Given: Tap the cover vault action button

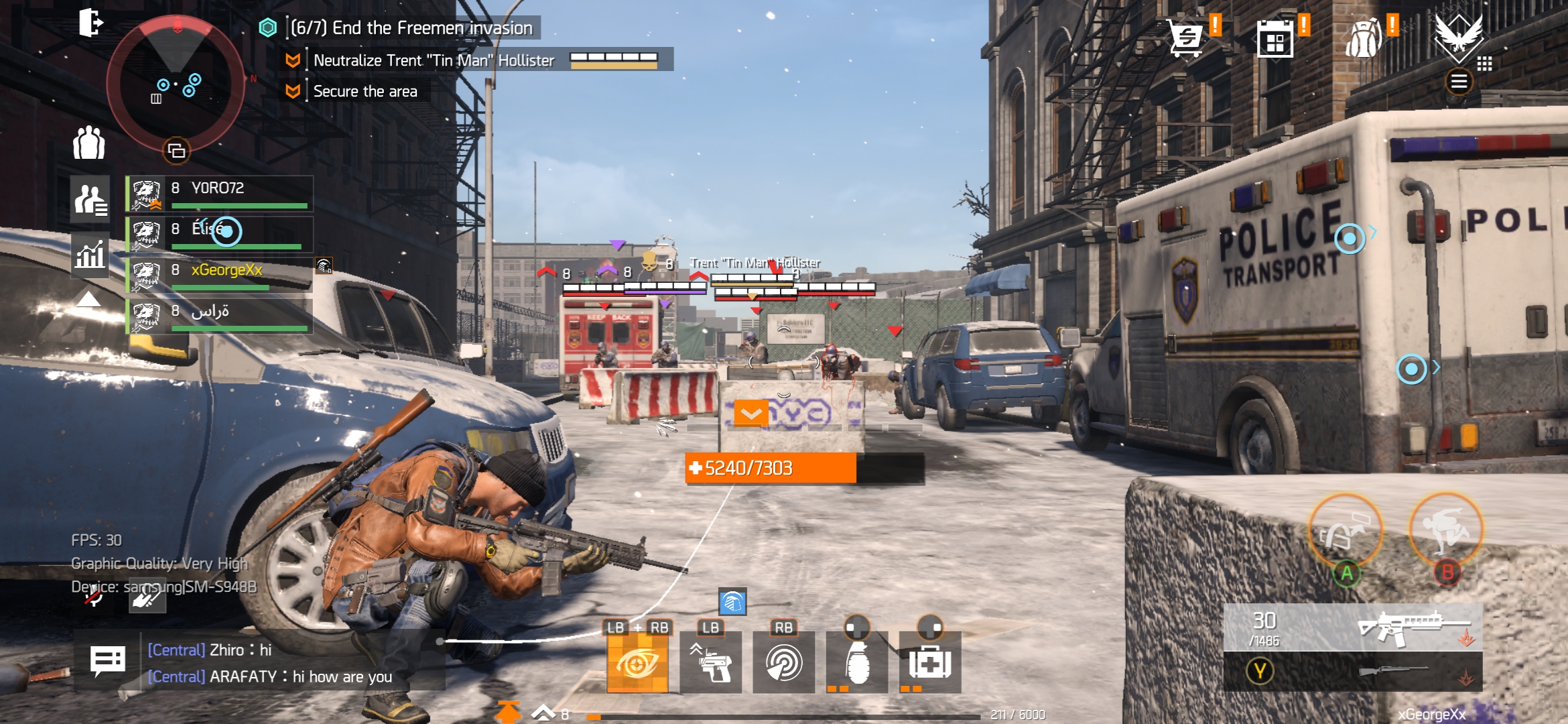Looking at the screenshot, I should 1346,531.
